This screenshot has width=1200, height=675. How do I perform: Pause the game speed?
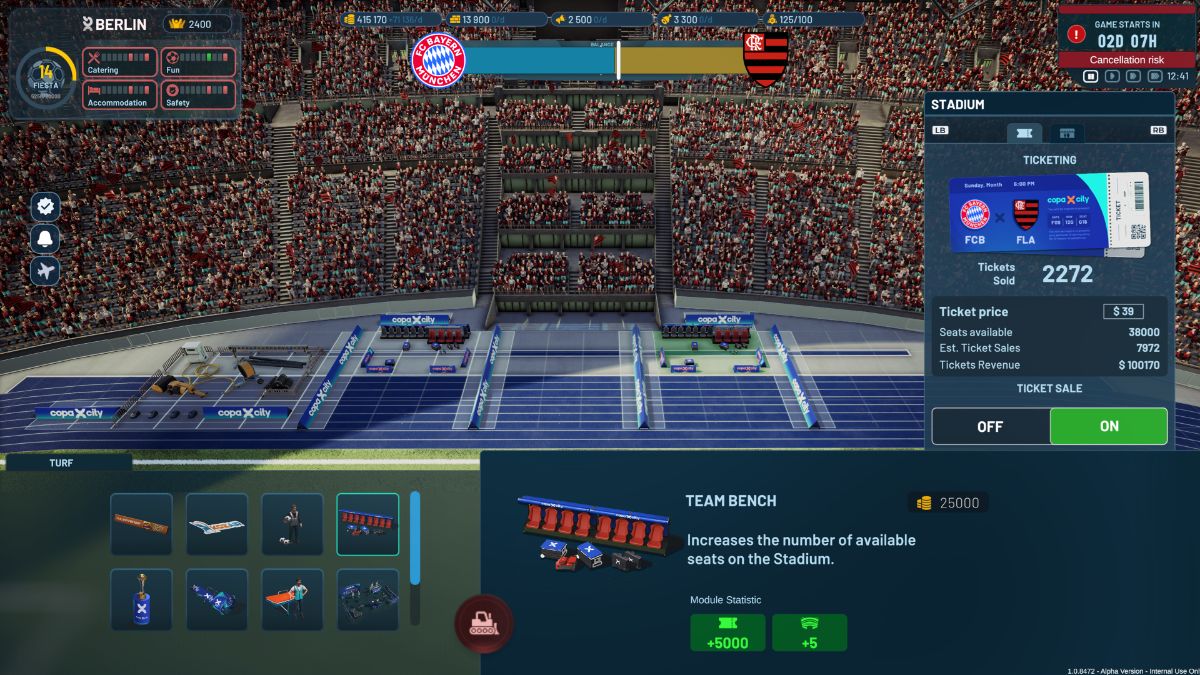[1092, 76]
